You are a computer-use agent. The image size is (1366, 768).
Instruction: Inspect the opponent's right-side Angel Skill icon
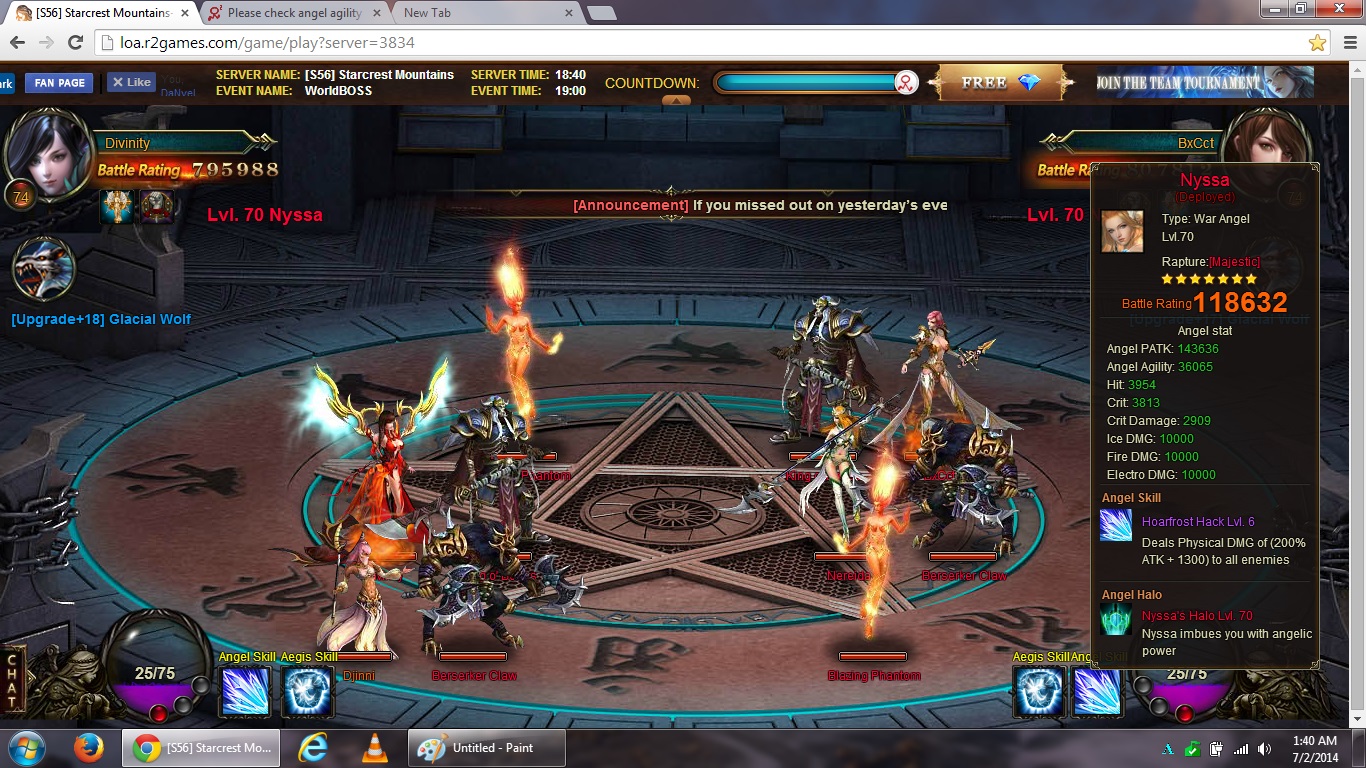pos(1097,691)
